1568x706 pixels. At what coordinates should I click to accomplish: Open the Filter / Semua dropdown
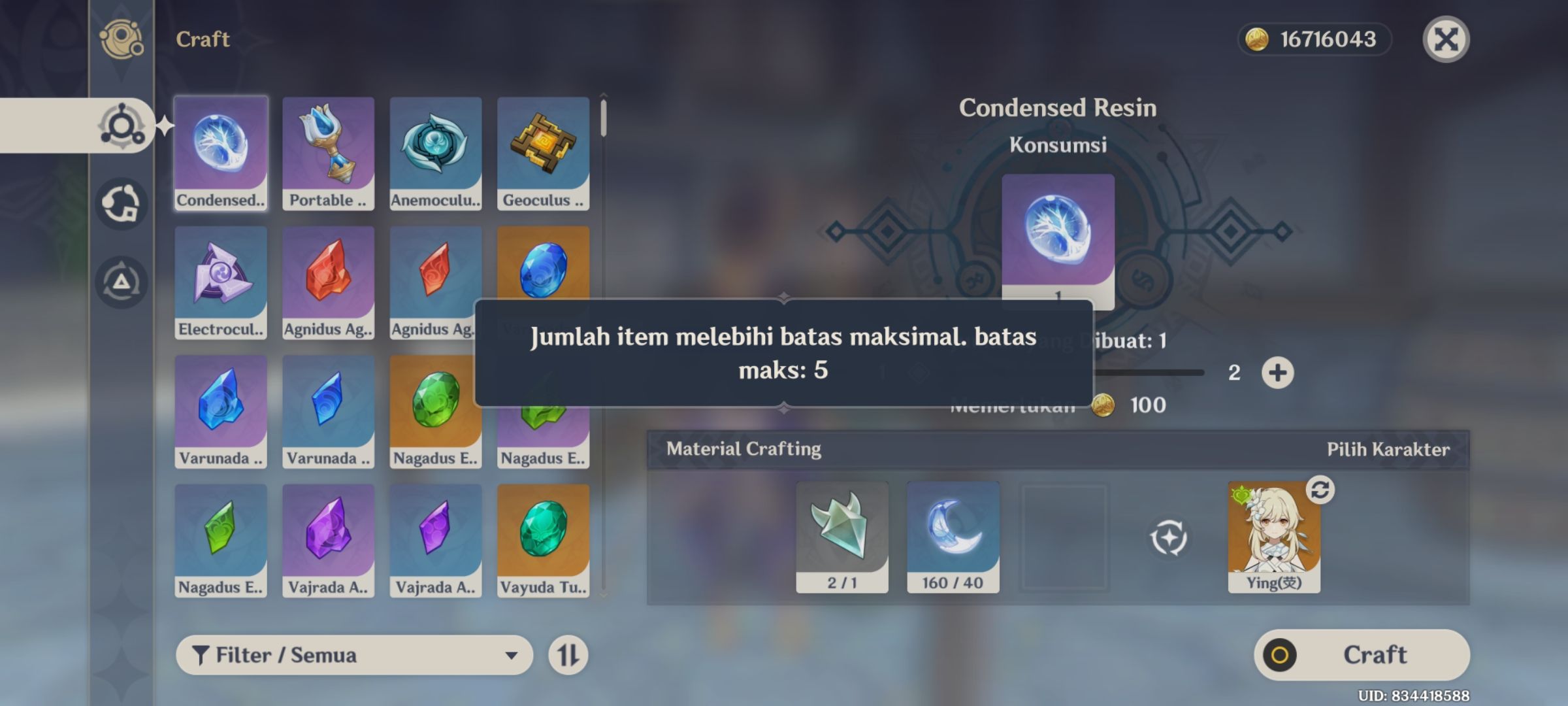tap(353, 654)
